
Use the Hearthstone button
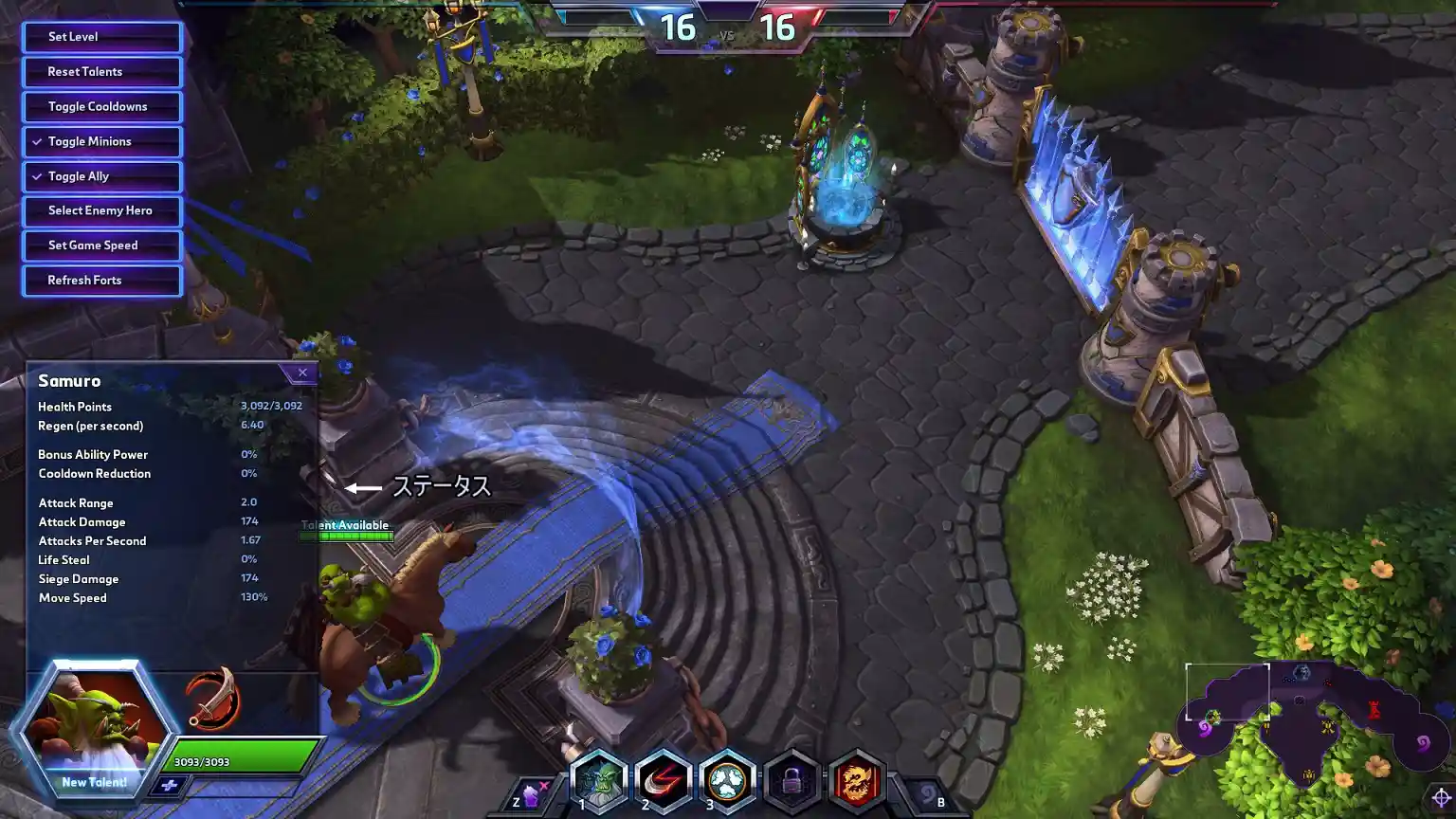pos(927,794)
